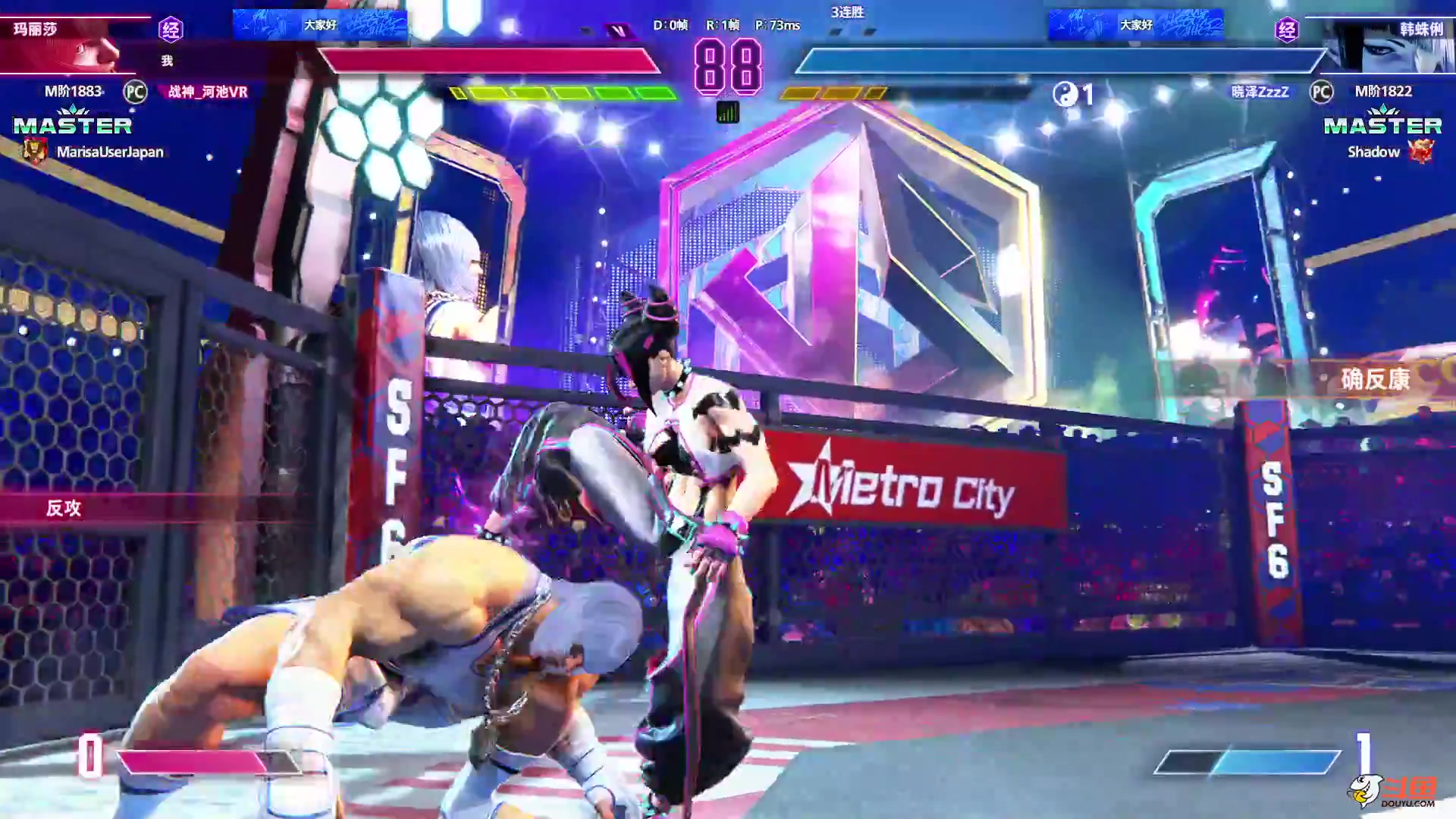Image resolution: width=1456 pixels, height=819 pixels.
Task: Select player name 晓泽ZzzZ
Action: click(1260, 92)
